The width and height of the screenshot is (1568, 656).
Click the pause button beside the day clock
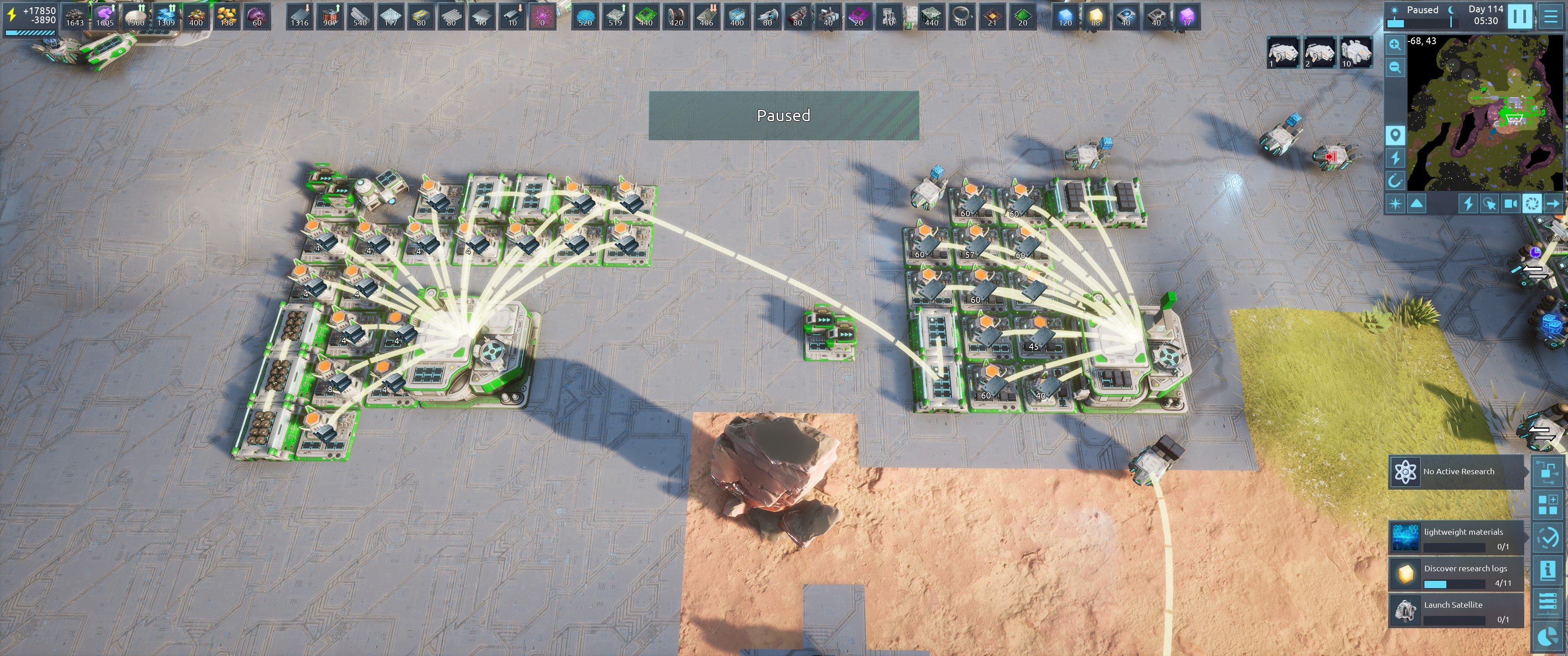click(x=1519, y=16)
